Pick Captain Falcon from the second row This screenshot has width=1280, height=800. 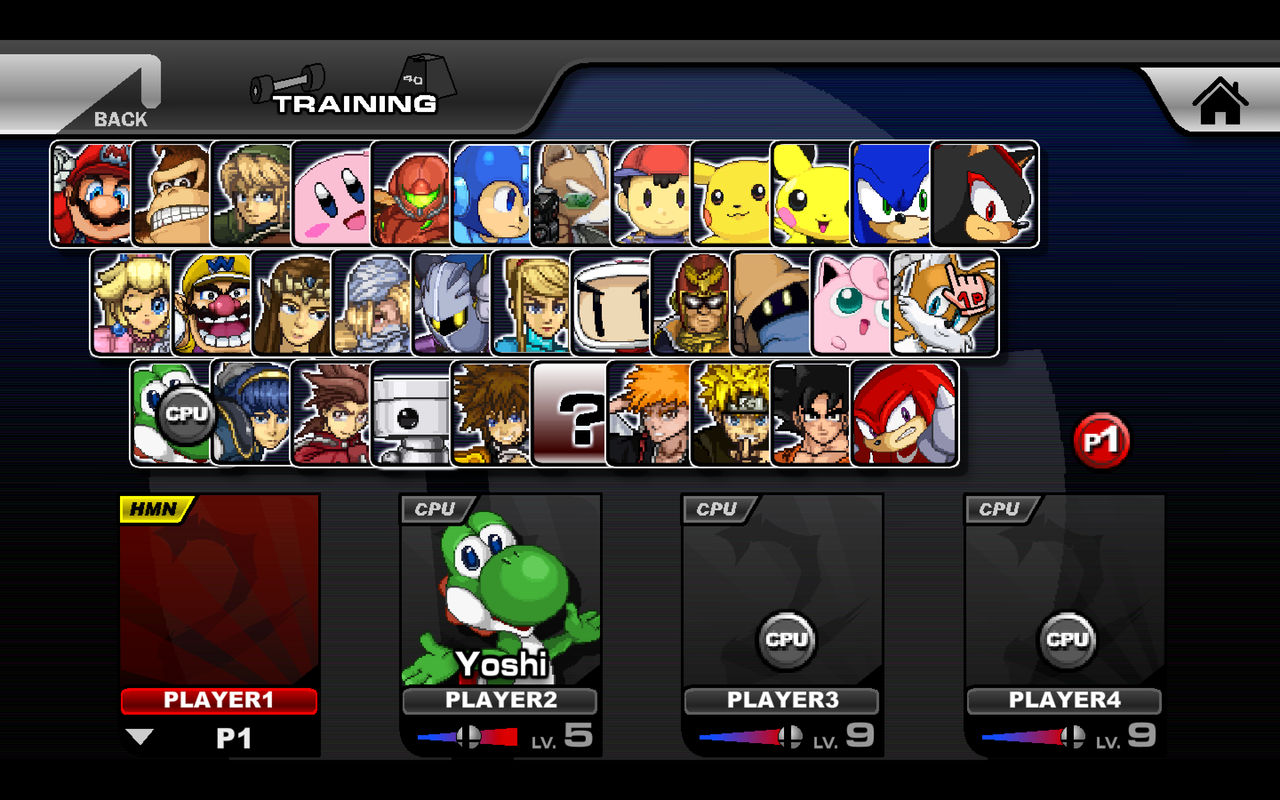pyautogui.click(x=691, y=303)
